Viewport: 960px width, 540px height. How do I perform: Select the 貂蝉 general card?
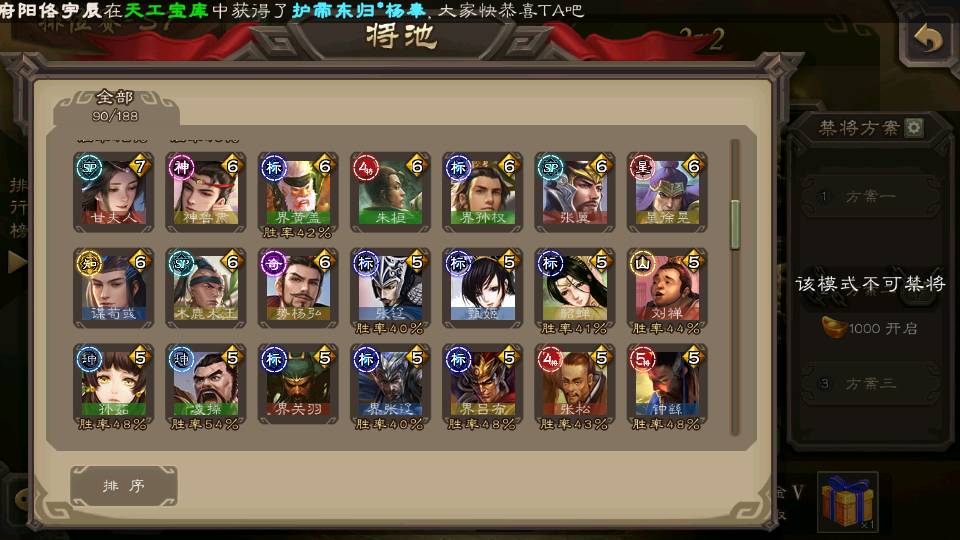pos(573,288)
